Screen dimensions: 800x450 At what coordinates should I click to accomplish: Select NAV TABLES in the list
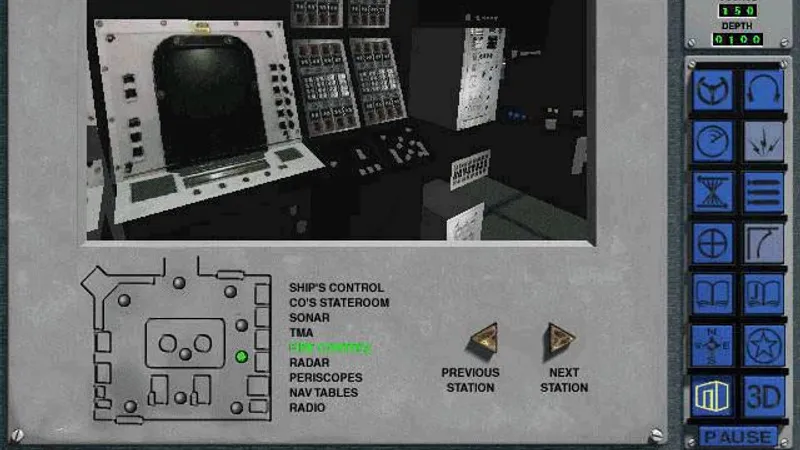coord(325,393)
